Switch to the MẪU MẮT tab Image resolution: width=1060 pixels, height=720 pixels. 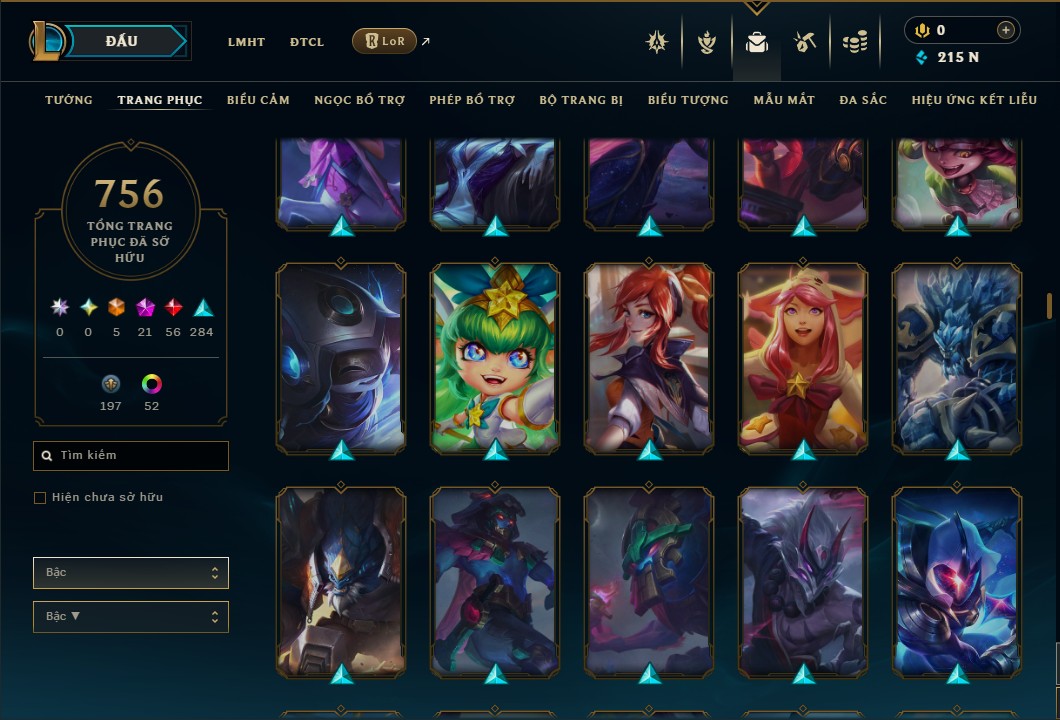(784, 100)
